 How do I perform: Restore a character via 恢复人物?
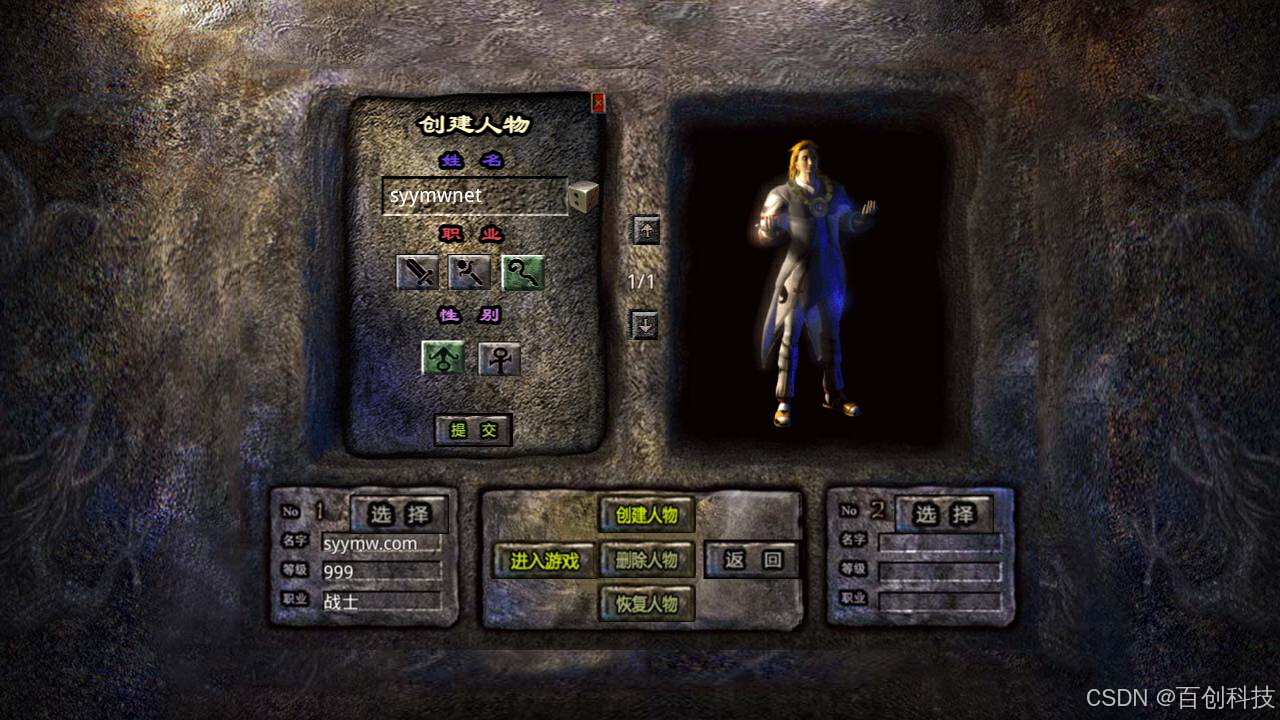click(x=646, y=604)
